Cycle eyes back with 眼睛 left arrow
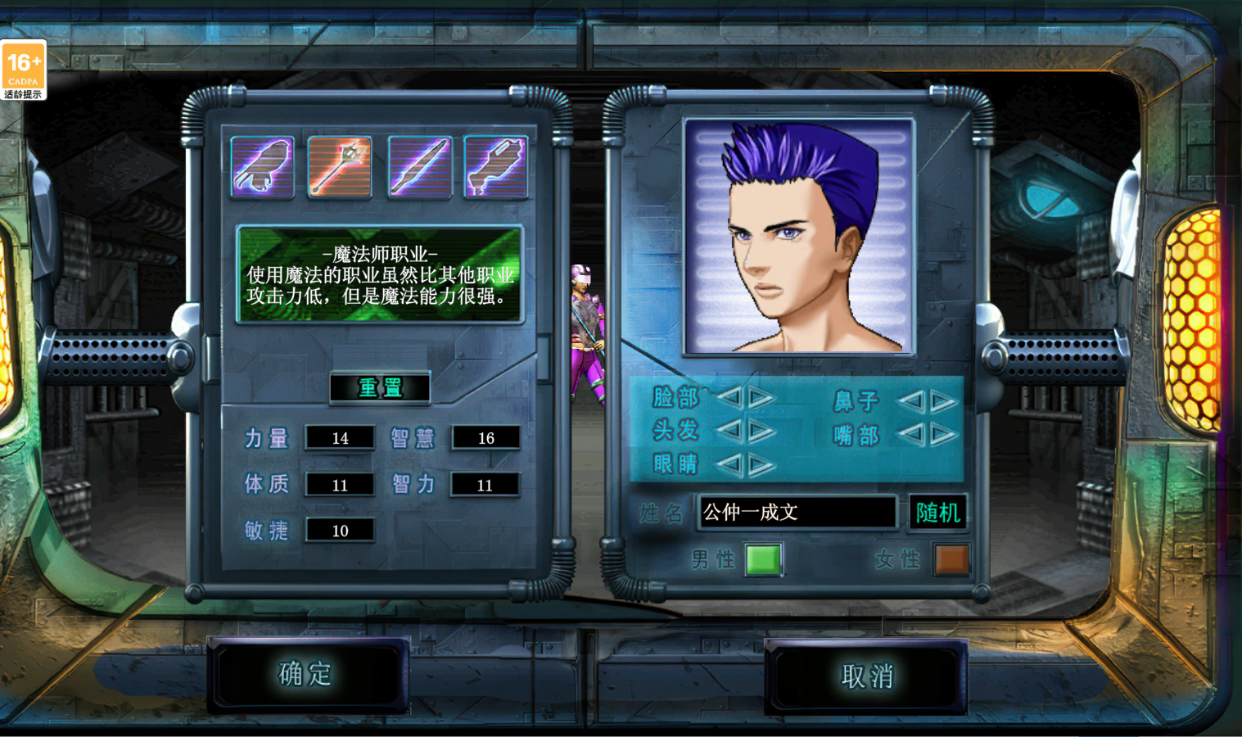 click(729, 465)
